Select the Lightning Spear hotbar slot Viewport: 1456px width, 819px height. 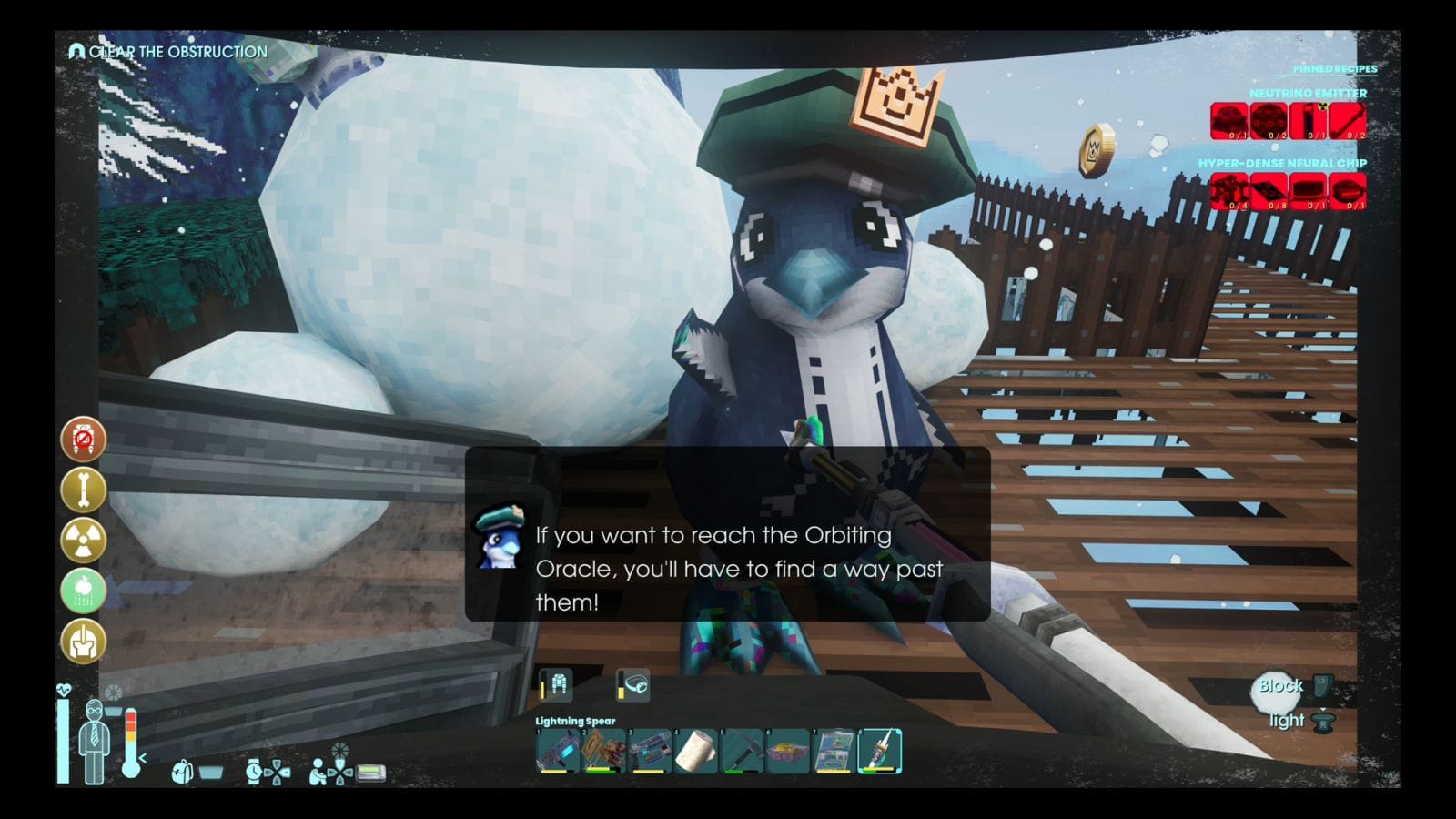coord(880,752)
